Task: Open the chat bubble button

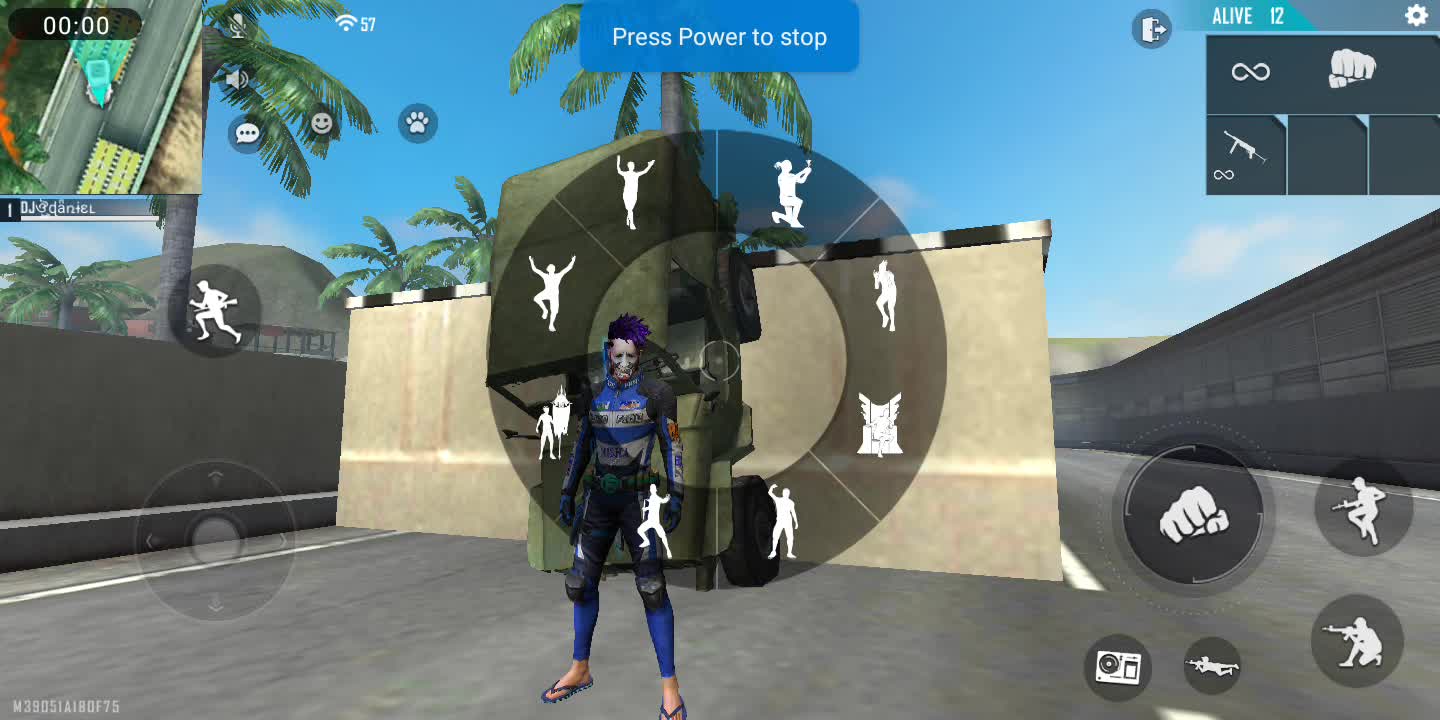Action: [246, 134]
